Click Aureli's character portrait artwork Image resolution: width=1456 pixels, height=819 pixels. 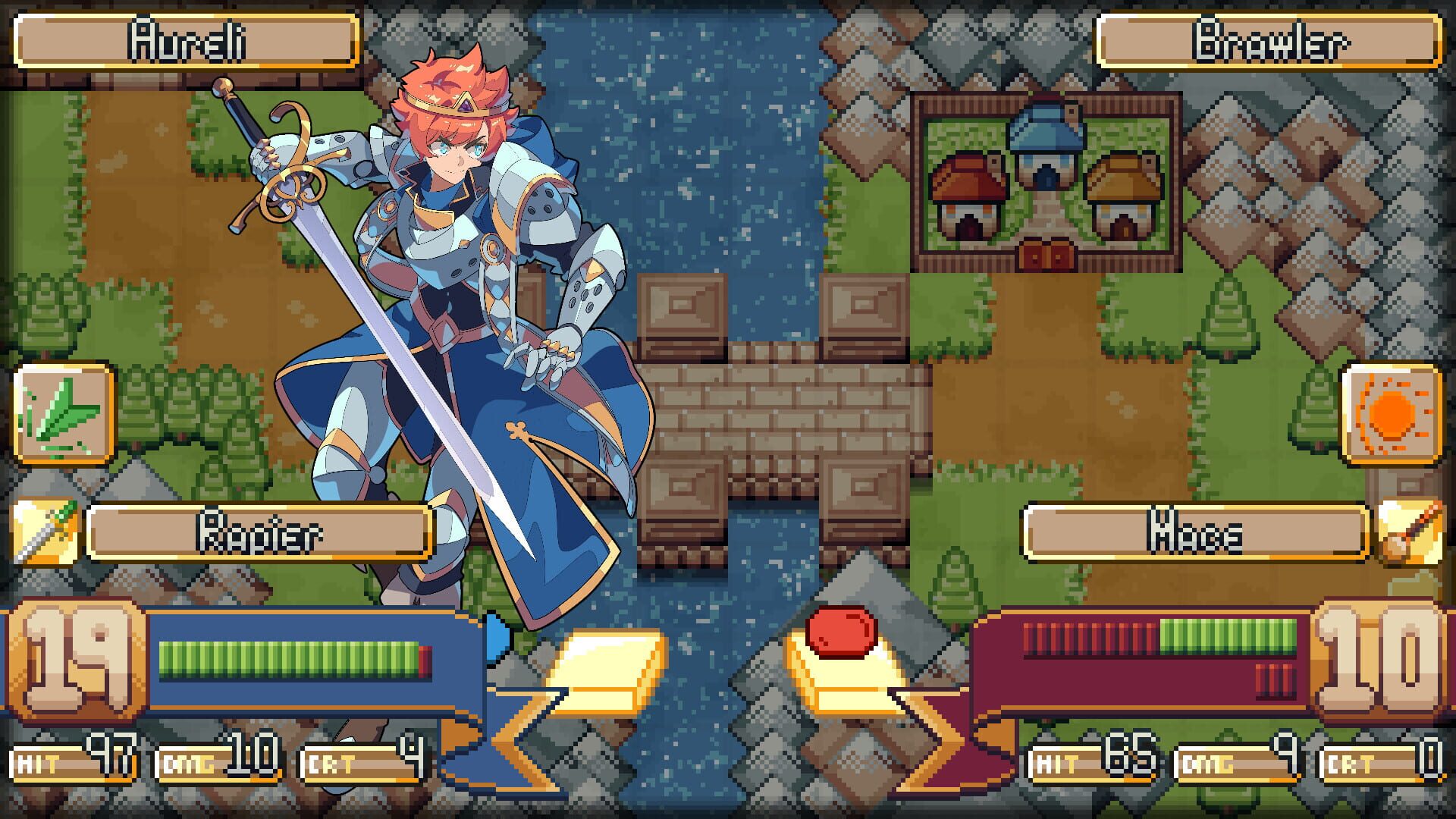pos(455,303)
